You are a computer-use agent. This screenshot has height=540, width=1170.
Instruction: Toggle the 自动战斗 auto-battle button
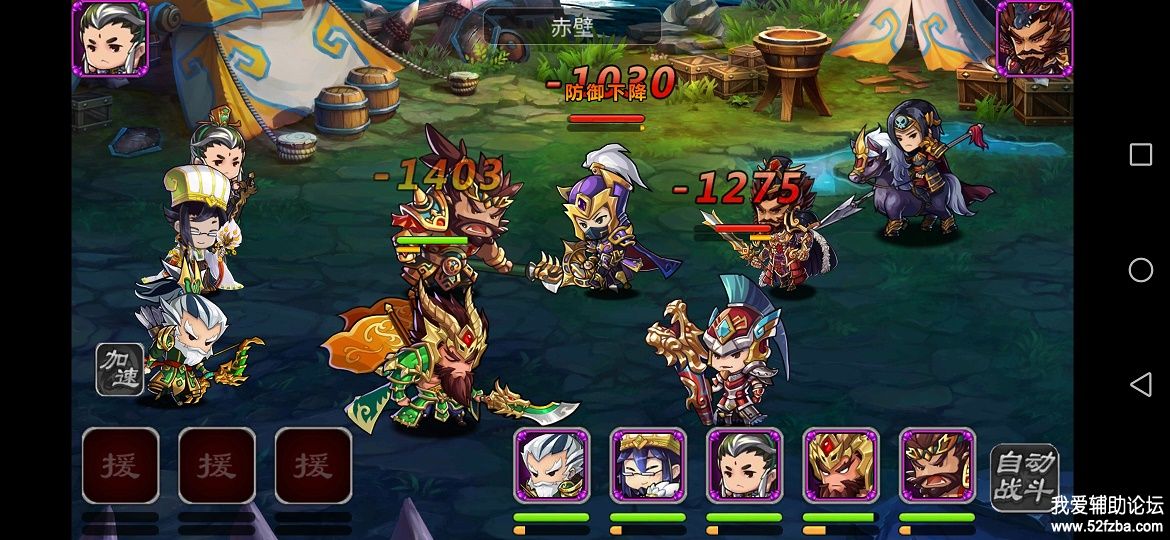click(x=1024, y=477)
